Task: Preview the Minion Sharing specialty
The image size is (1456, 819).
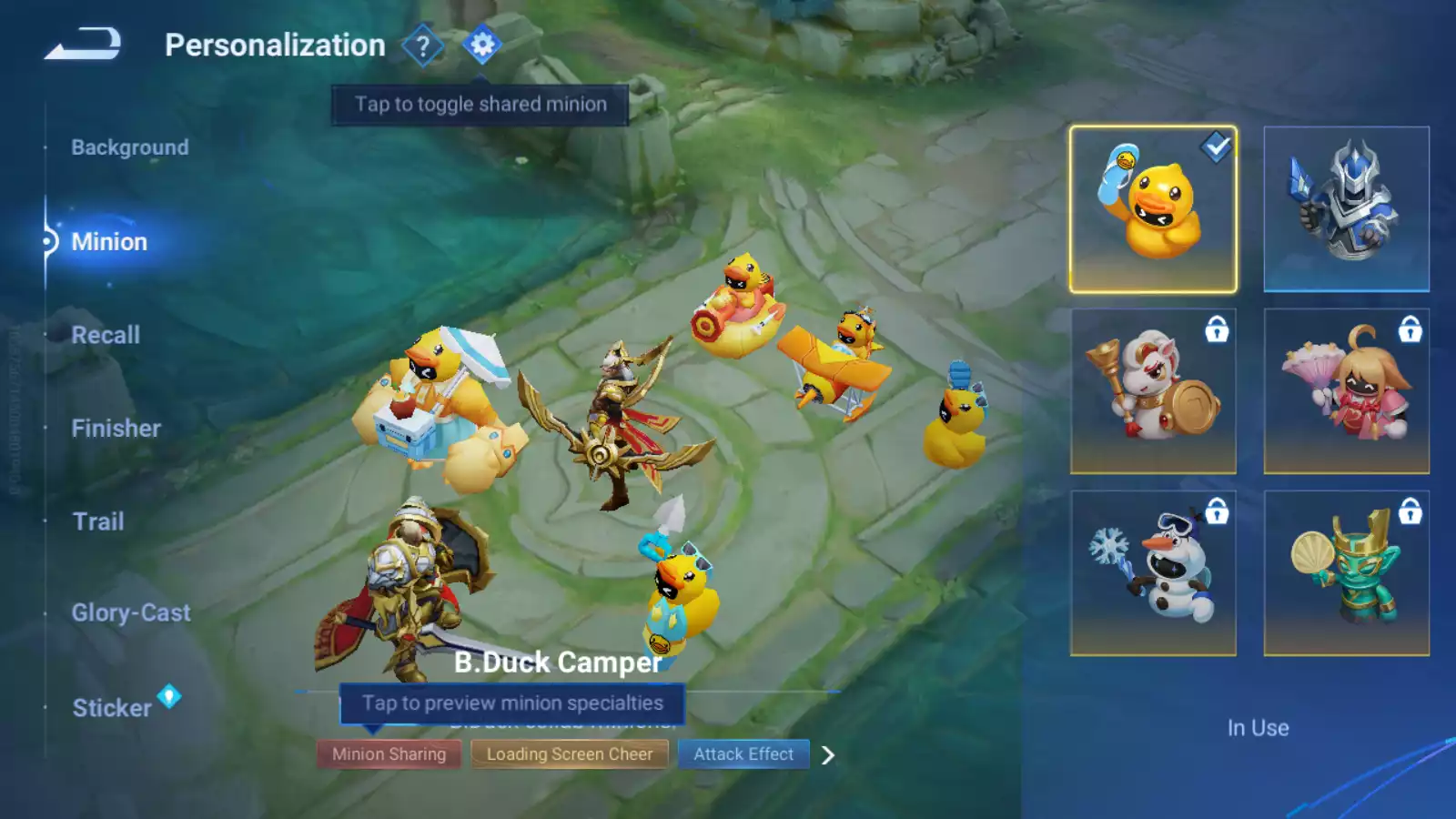Action: [x=389, y=754]
